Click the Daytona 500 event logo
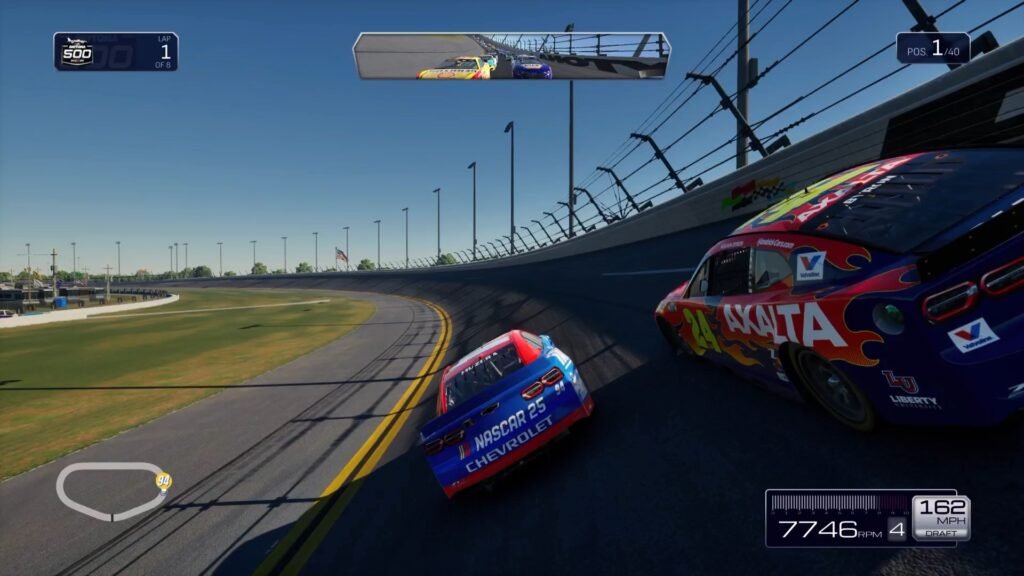The image size is (1024, 576). pyautogui.click(x=77, y=52)
